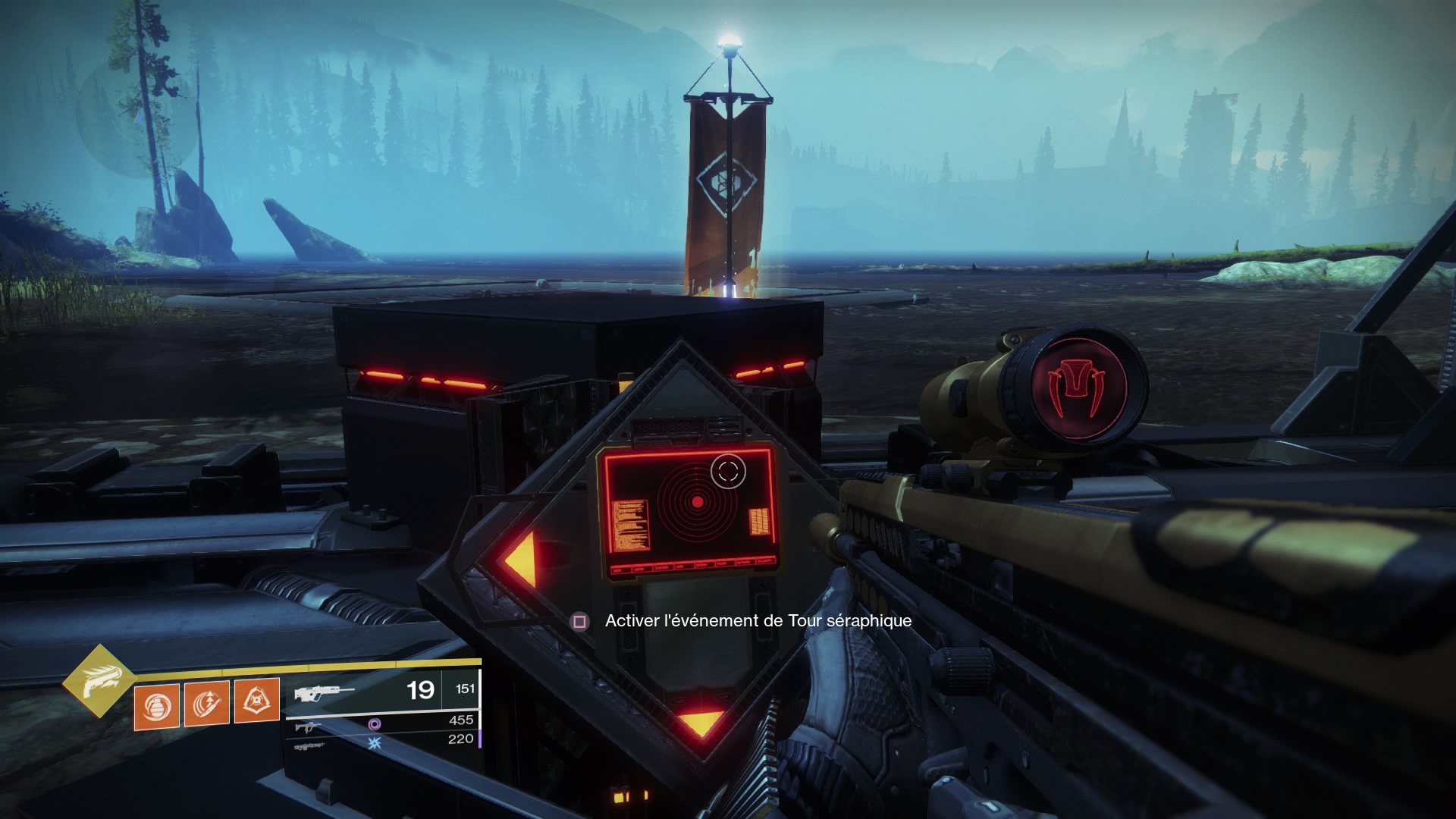Viewport: 1456px width, 819px height.
Task: Activate the hooded class ability icon
Action: pos(257,703)
